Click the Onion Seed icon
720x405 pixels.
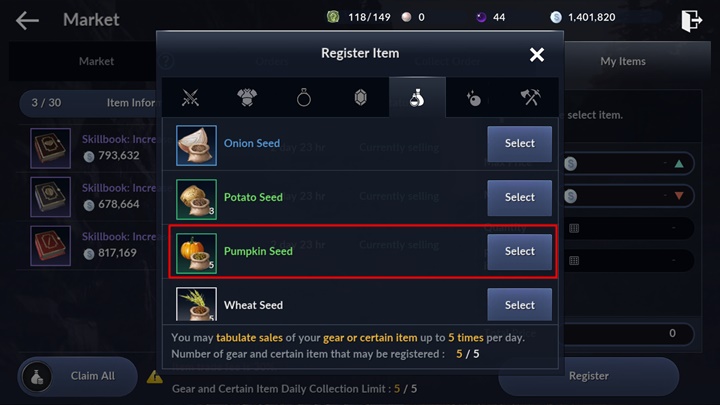pos(197,144)
